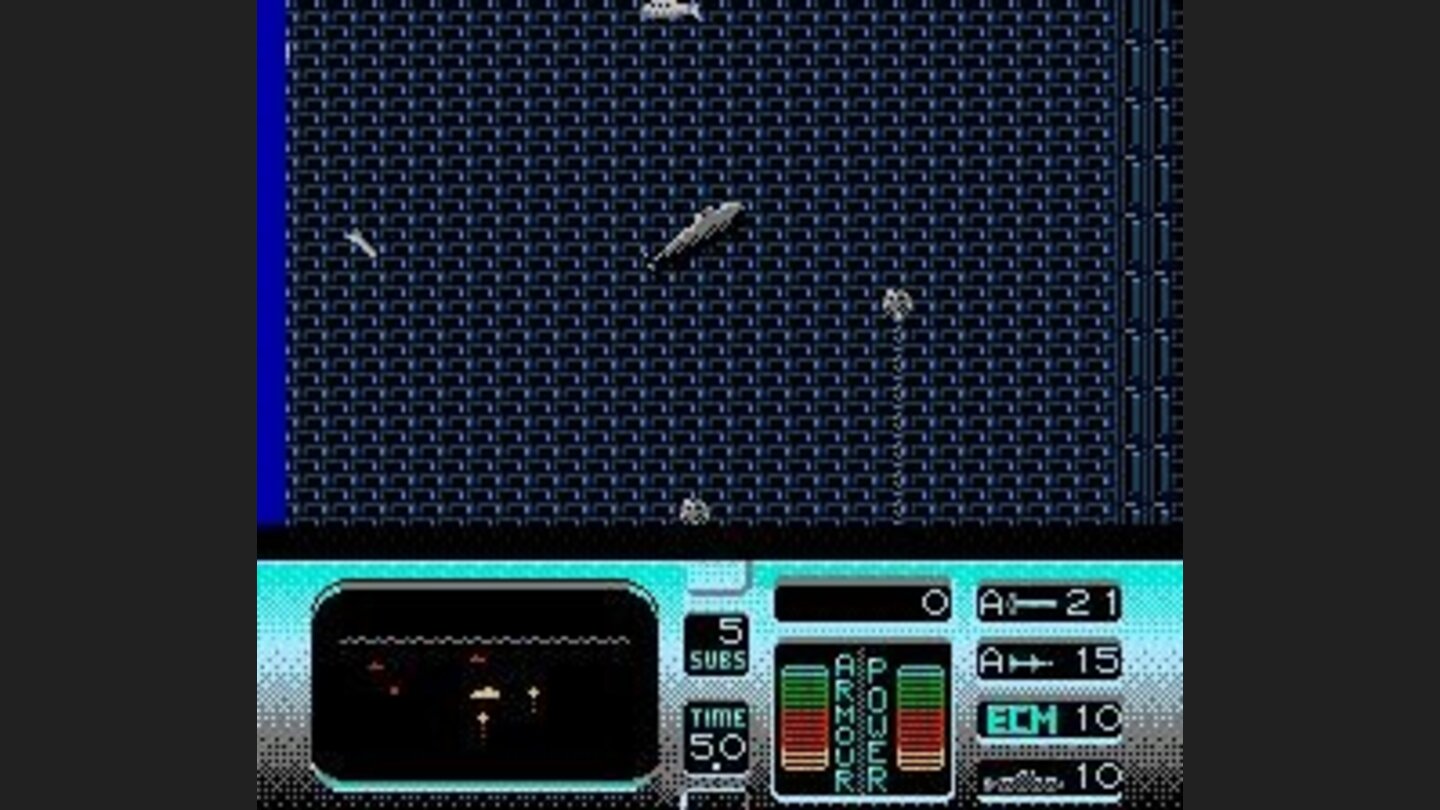Expand the tab above the score readout
This screenshot has width=1440, height=810.
point(718,573)
